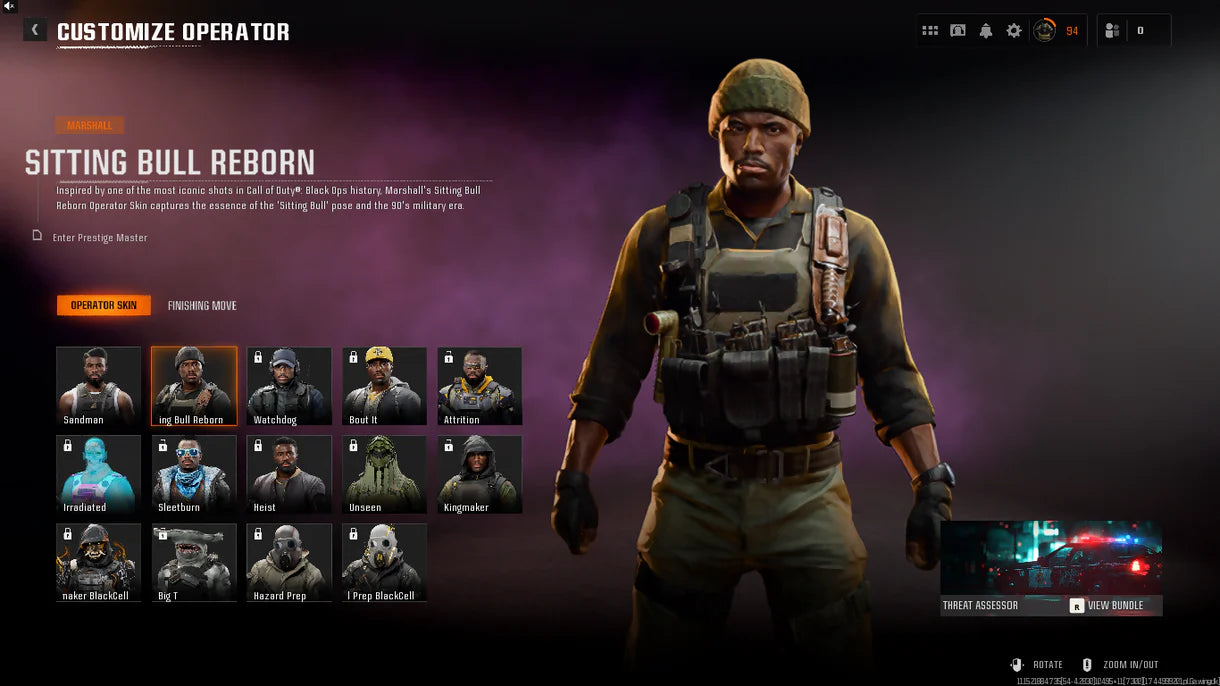The width and height of the screenshot is (1220, 686).
Task: Open the settings gear icon
Action: [1014, 31]
